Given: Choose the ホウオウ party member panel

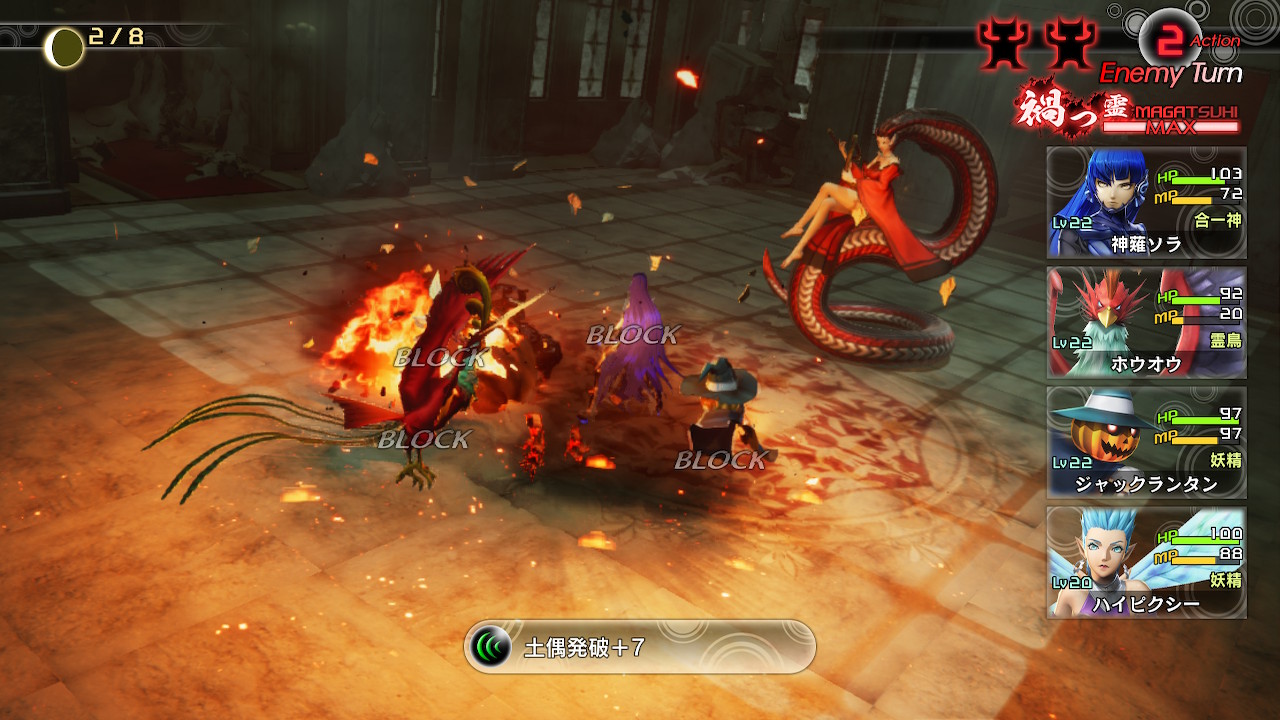Looking at the screenshot, I should click(x=1146, y=322).
